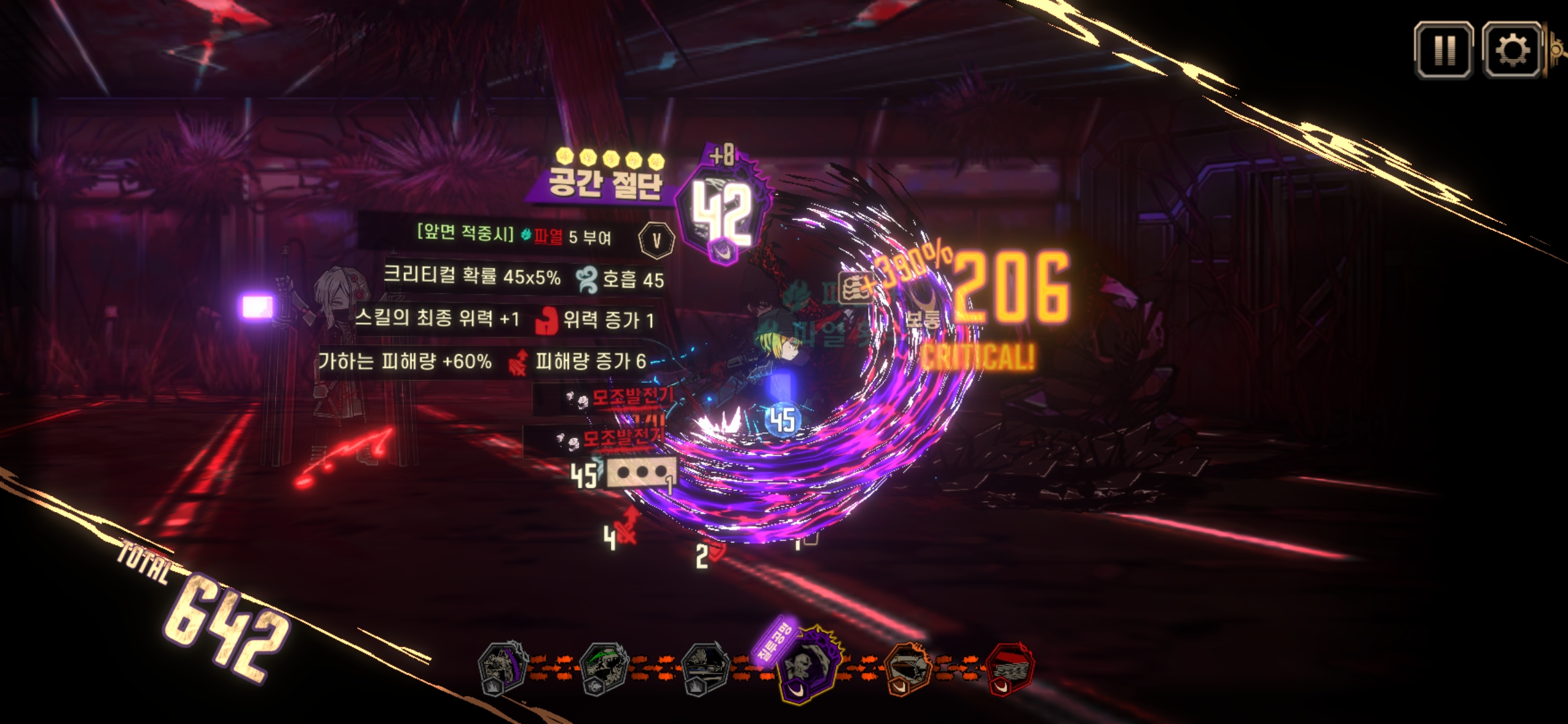Select the grey chain icon with green slash
Viewport: 1568px width, 724px height.
click(604, 668)
